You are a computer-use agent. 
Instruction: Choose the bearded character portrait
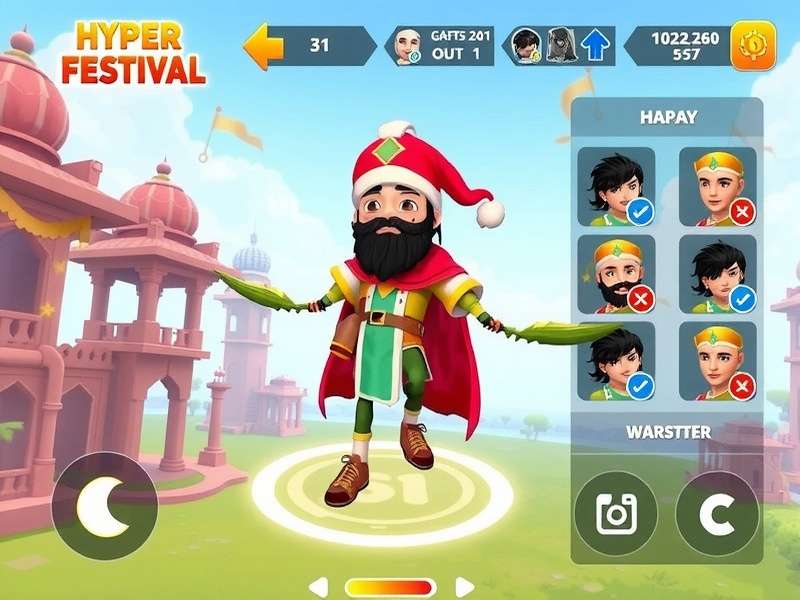point(616,273)
